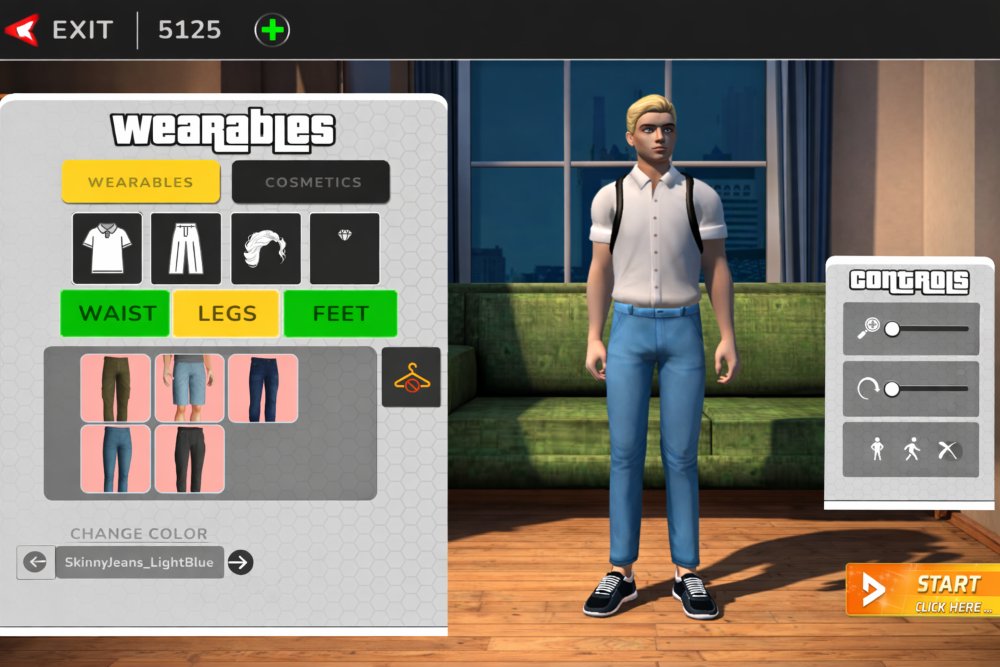Choose the Waist subcategory

115,313
